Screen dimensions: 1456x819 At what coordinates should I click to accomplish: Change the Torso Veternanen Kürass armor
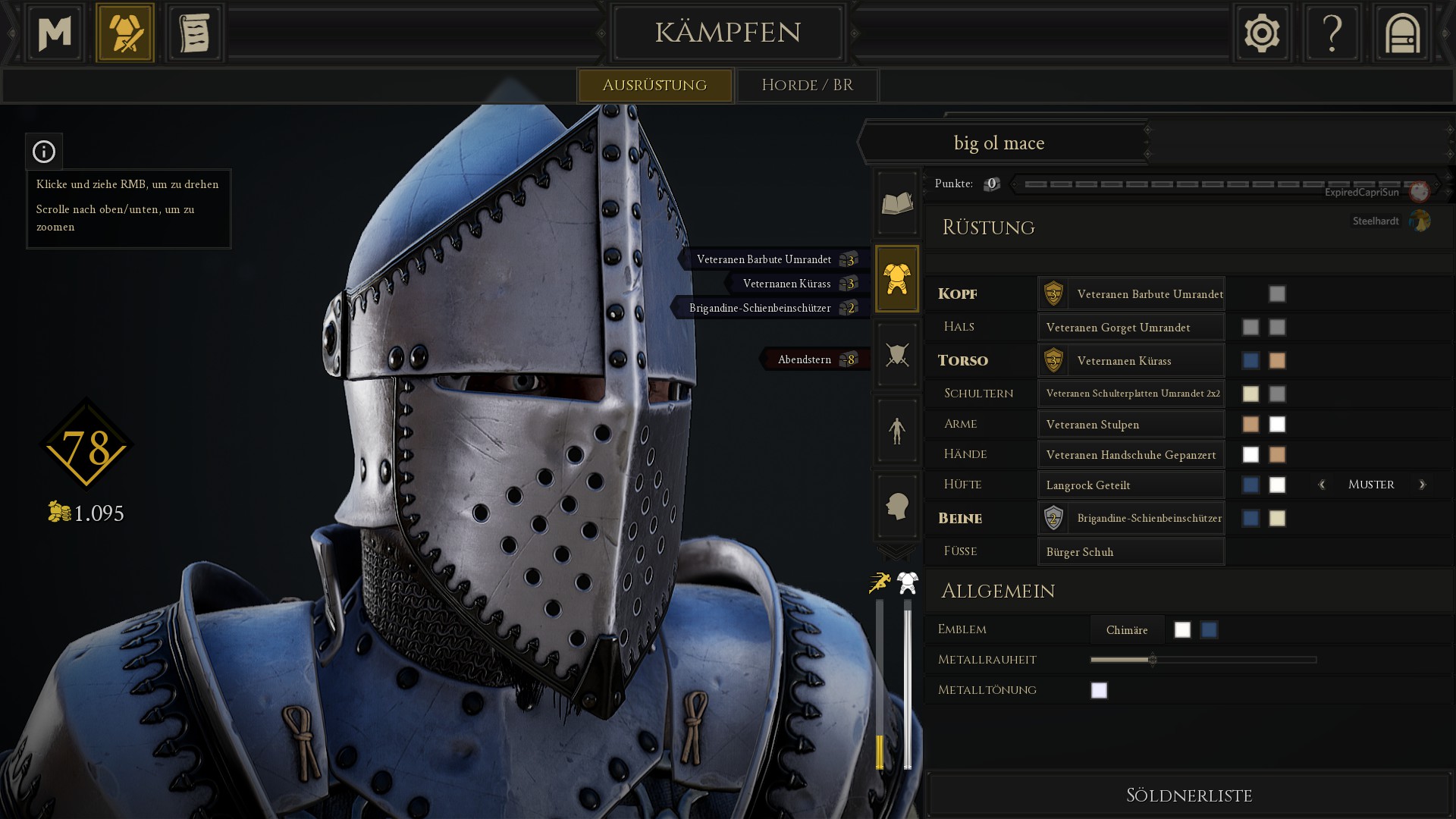click(x=1131, y=360)
